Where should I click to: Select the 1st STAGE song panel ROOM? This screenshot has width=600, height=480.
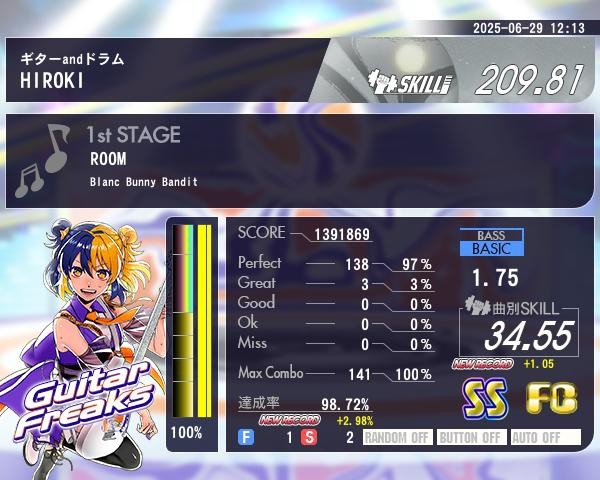pos(300,161)
